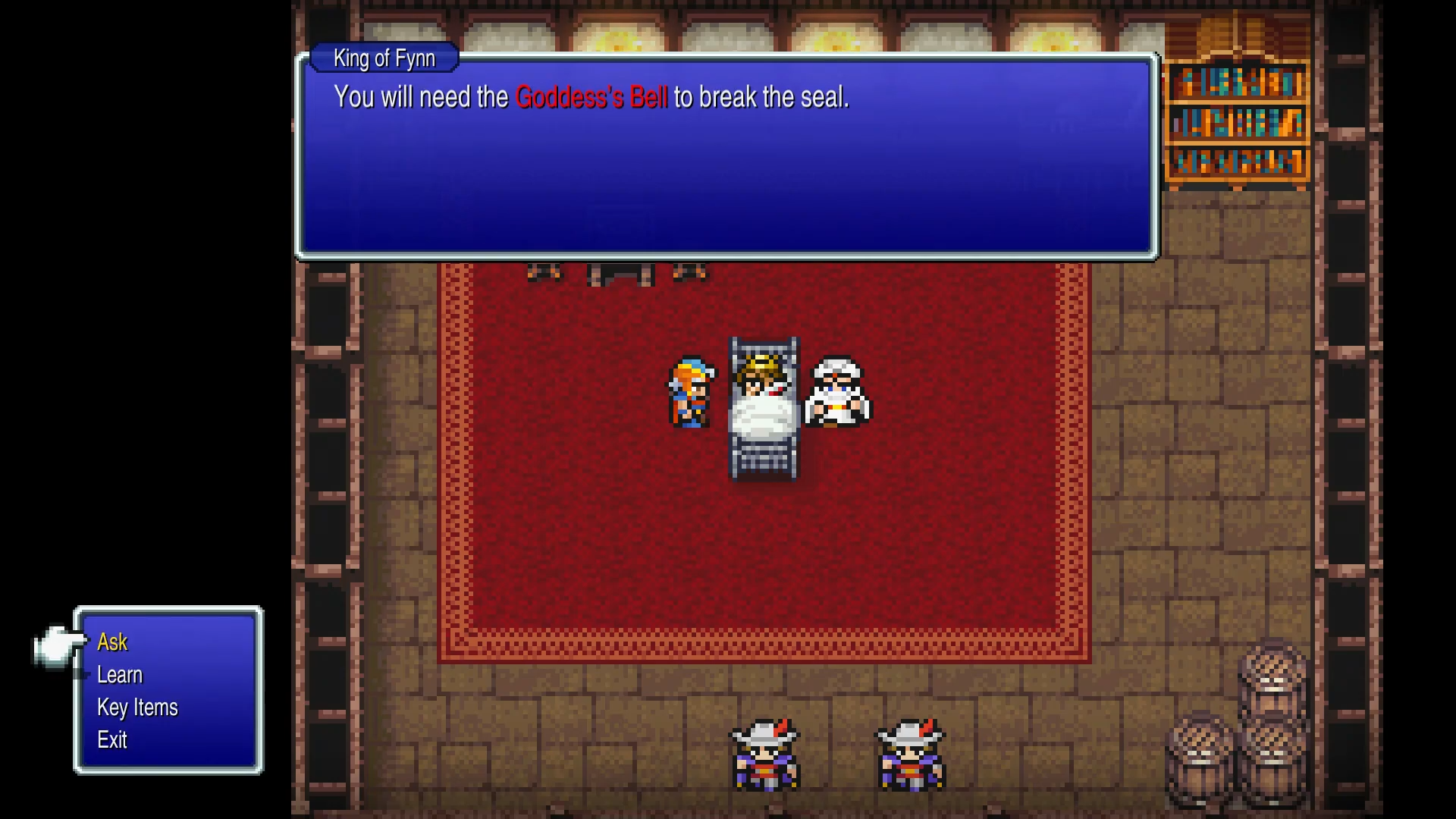The image size is (1456, 819).
Task: Select the Ask command
Action: coord(112,642)
